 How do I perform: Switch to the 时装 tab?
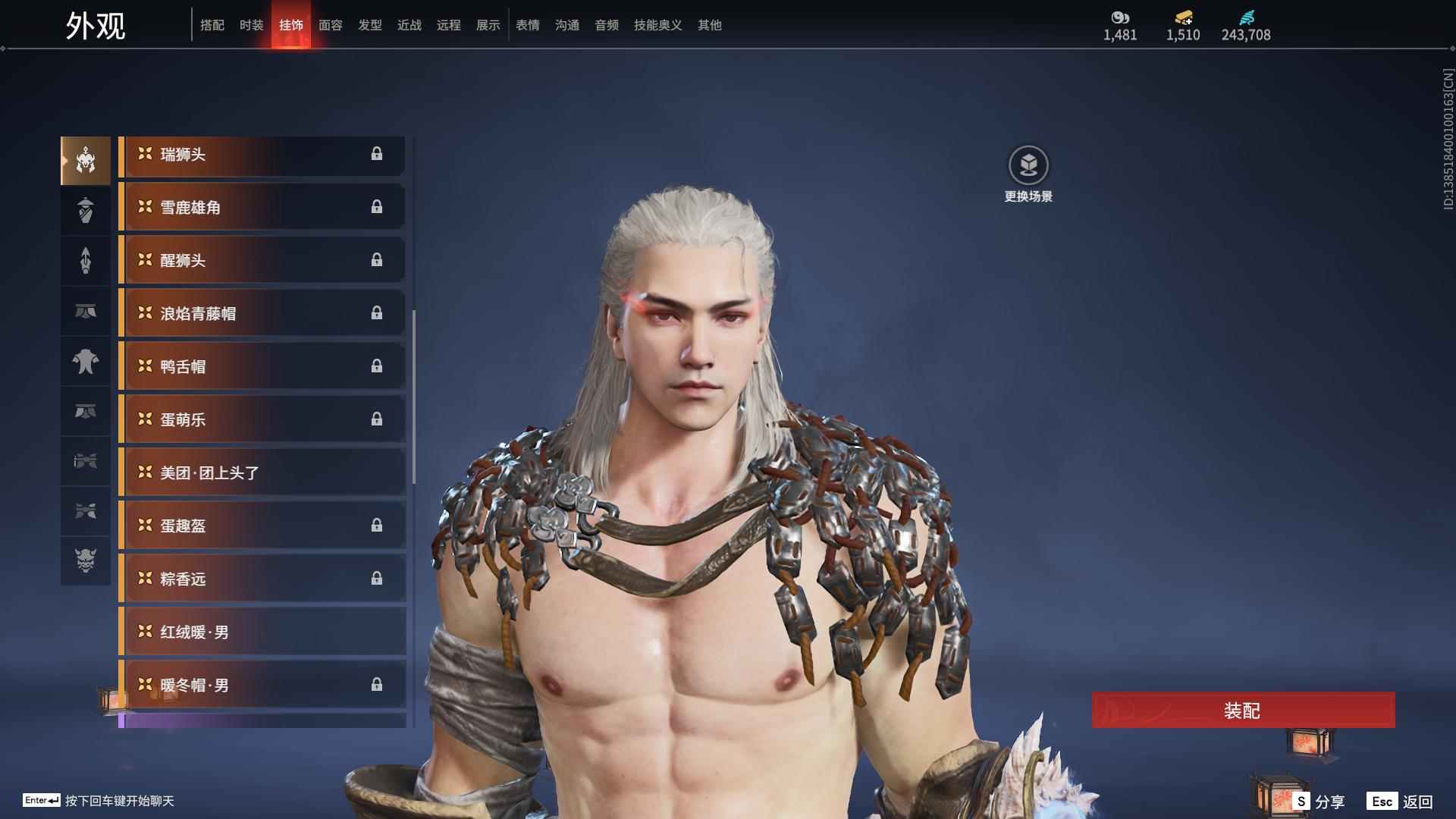[251, 25]
